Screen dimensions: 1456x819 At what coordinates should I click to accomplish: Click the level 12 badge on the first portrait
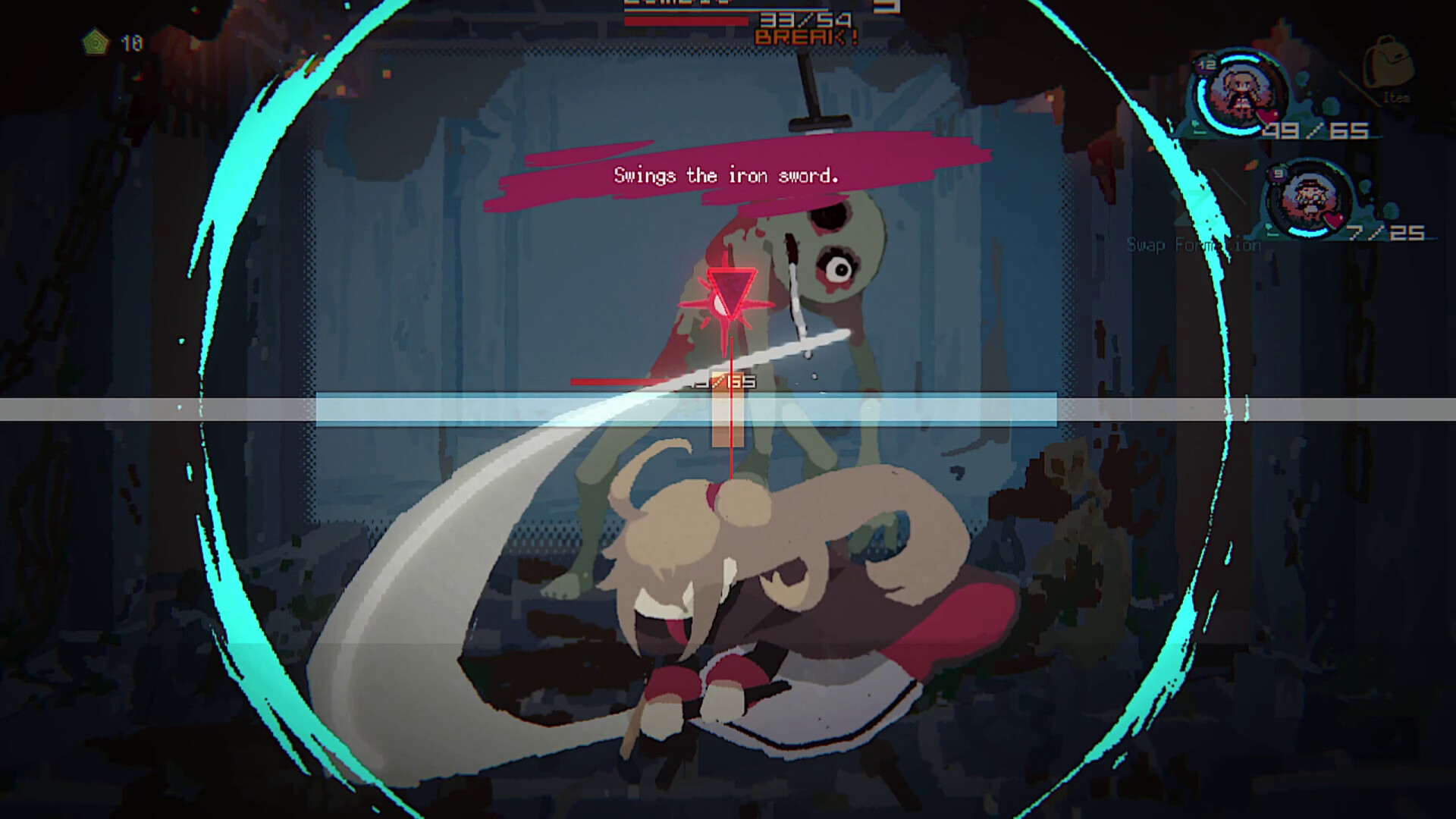coord(1206,64)
